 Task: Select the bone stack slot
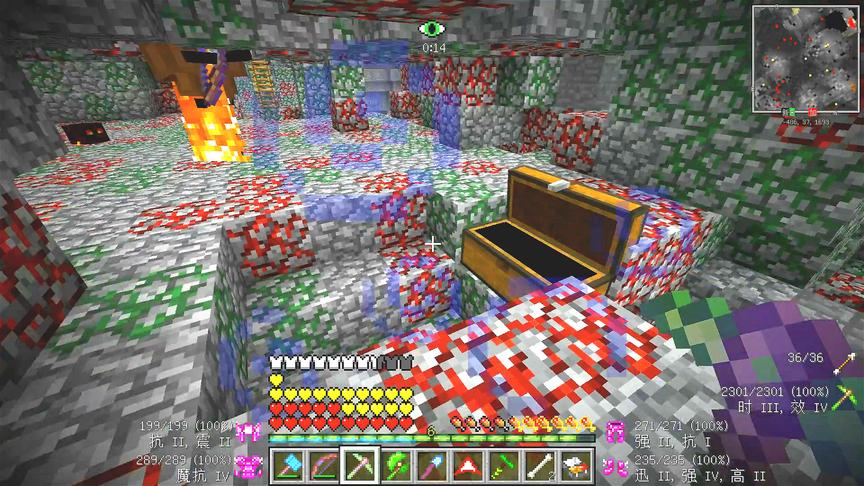click(538, 465)
